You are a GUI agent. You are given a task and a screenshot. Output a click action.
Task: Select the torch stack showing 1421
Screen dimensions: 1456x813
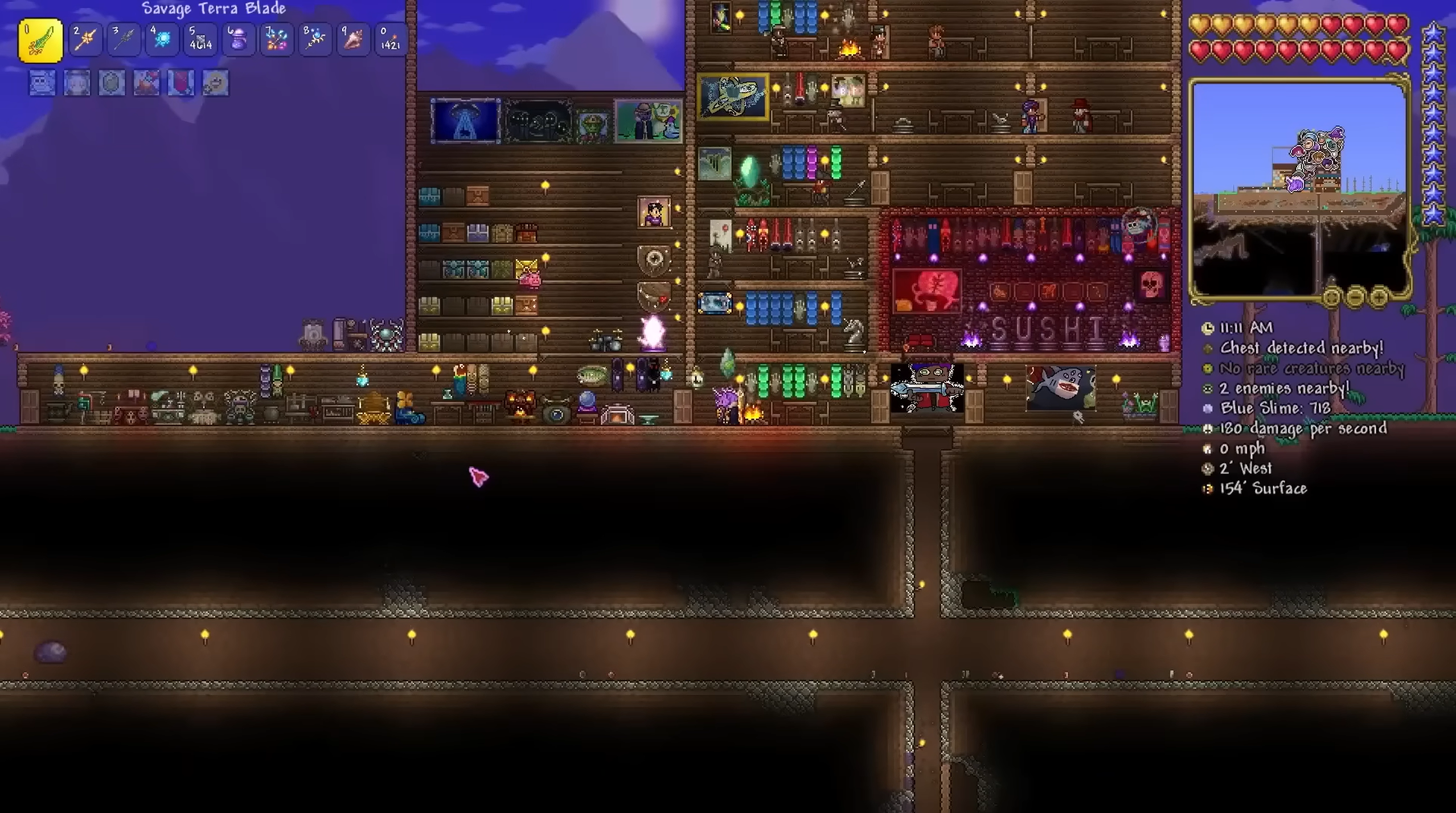point(391,40)
